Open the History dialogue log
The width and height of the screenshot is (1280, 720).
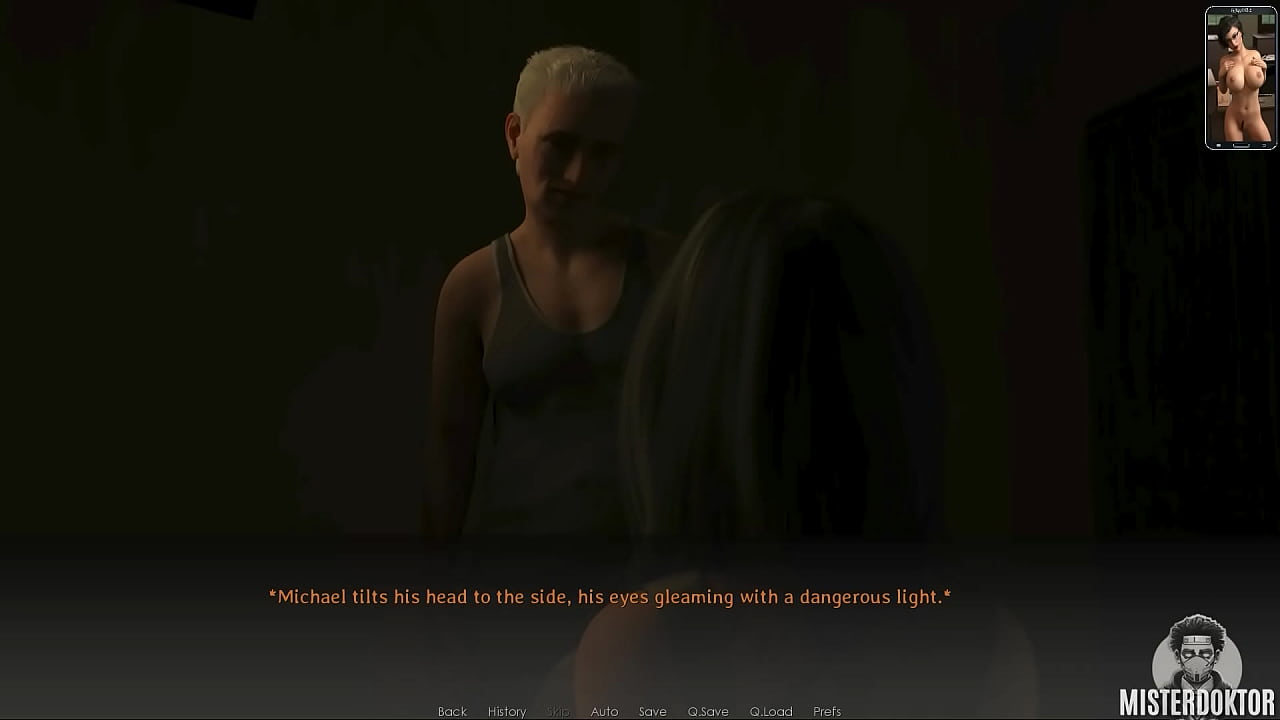(506, 711)
